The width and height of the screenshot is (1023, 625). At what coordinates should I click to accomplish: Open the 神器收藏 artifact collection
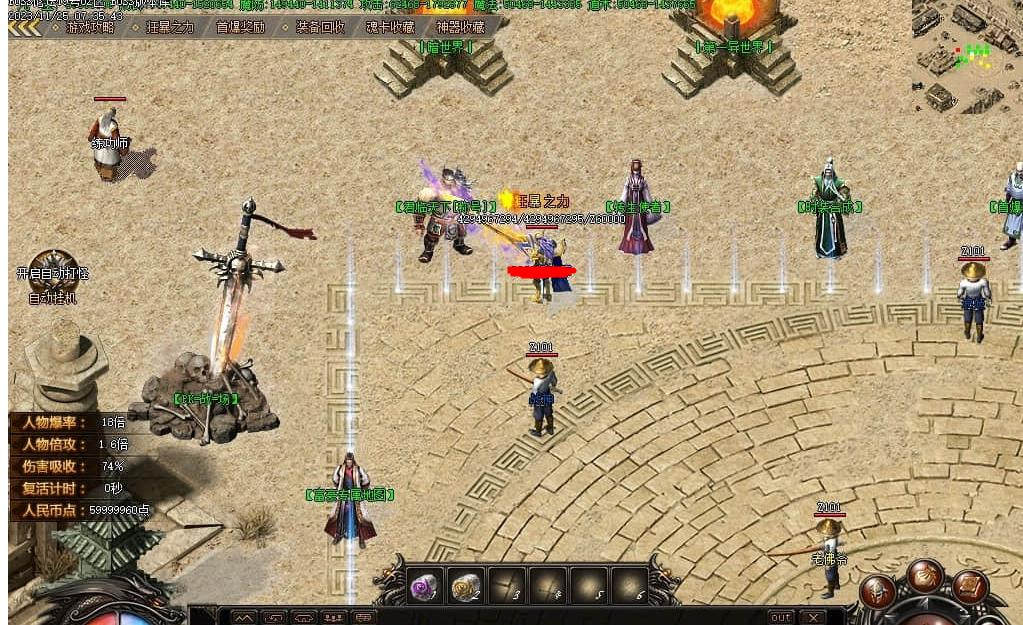[x=460, y=27]
